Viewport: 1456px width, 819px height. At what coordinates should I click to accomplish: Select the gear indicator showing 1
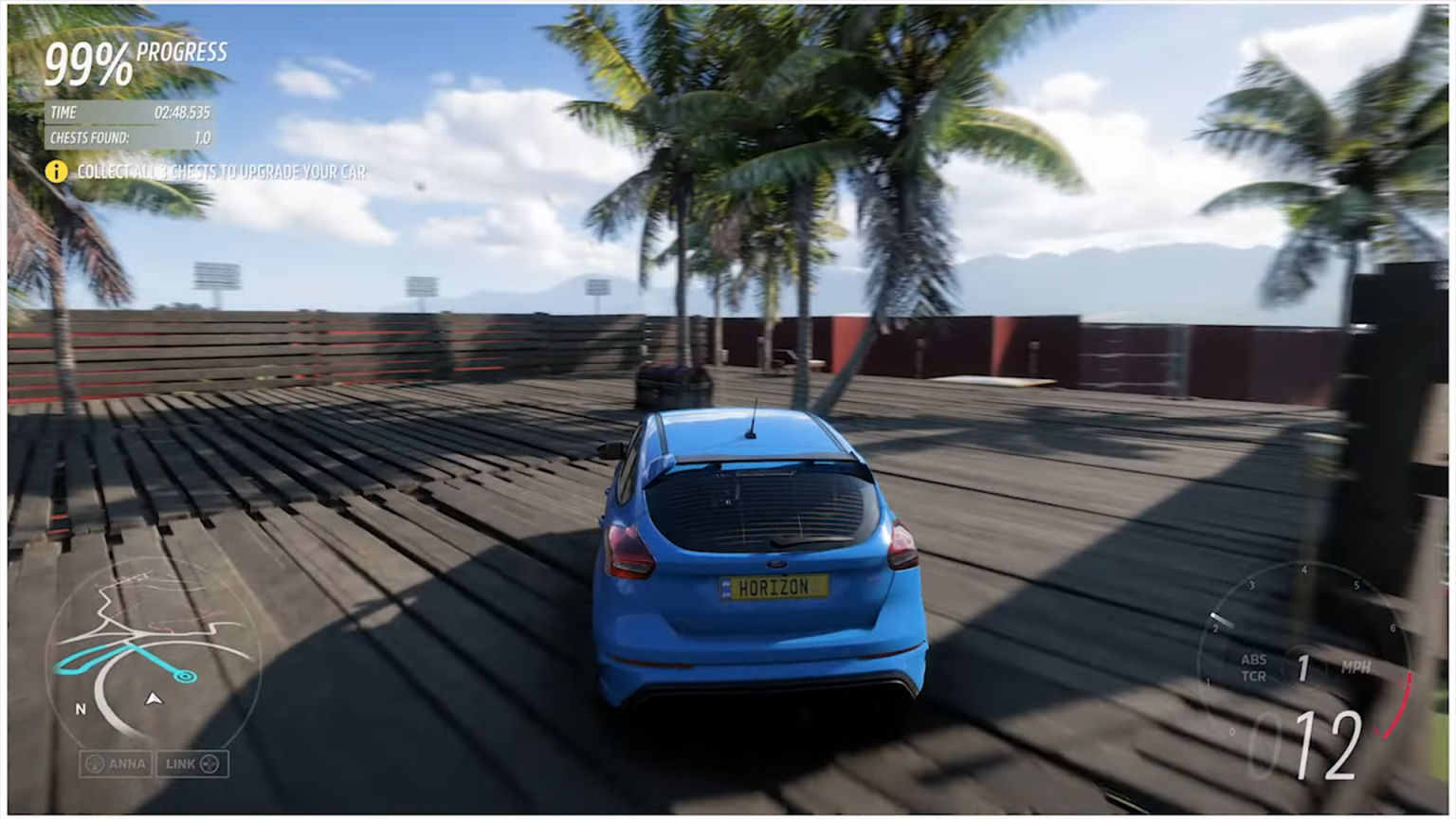[x=1301, y=669]
